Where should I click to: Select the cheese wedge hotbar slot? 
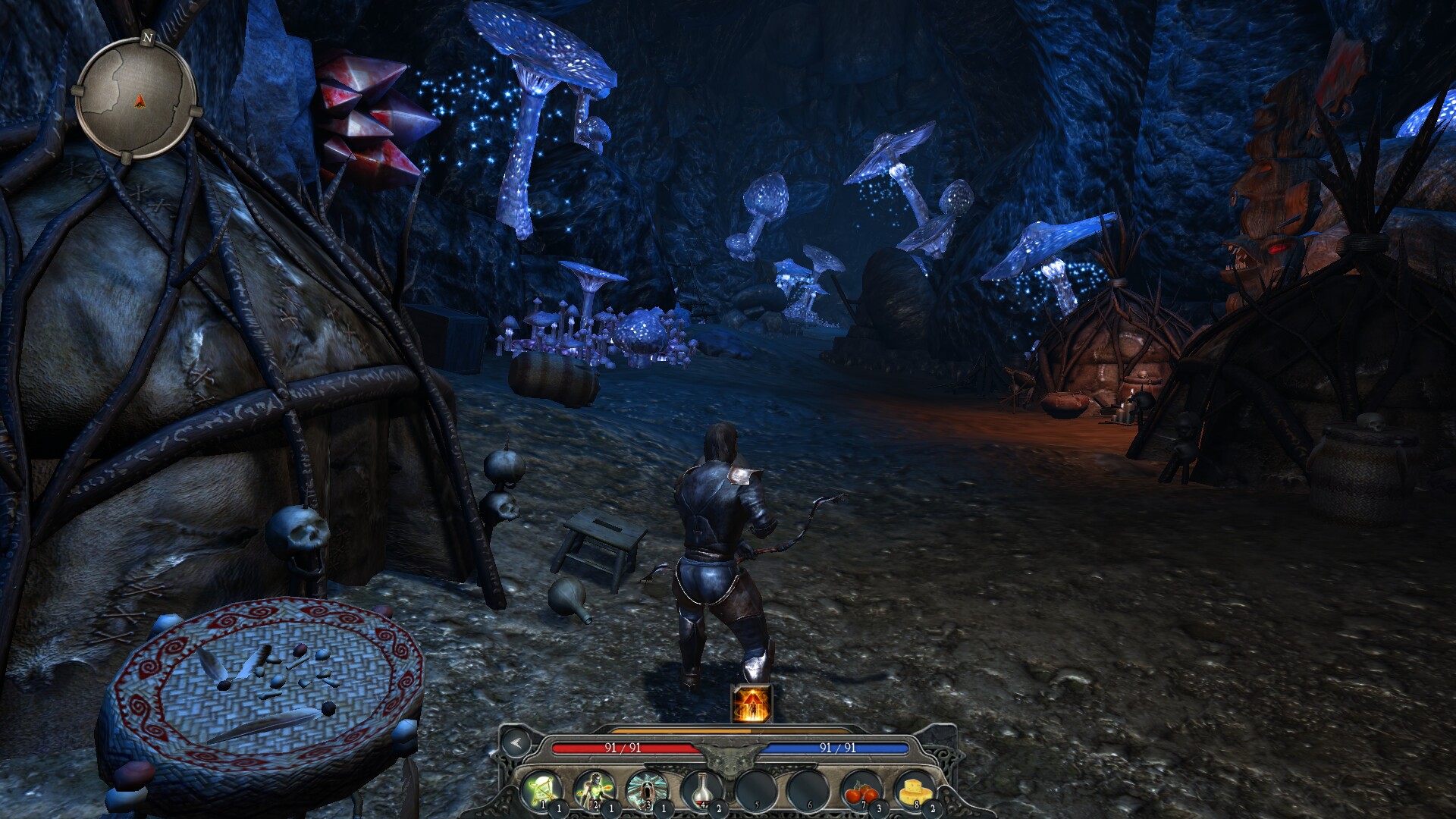pos(913,789)
